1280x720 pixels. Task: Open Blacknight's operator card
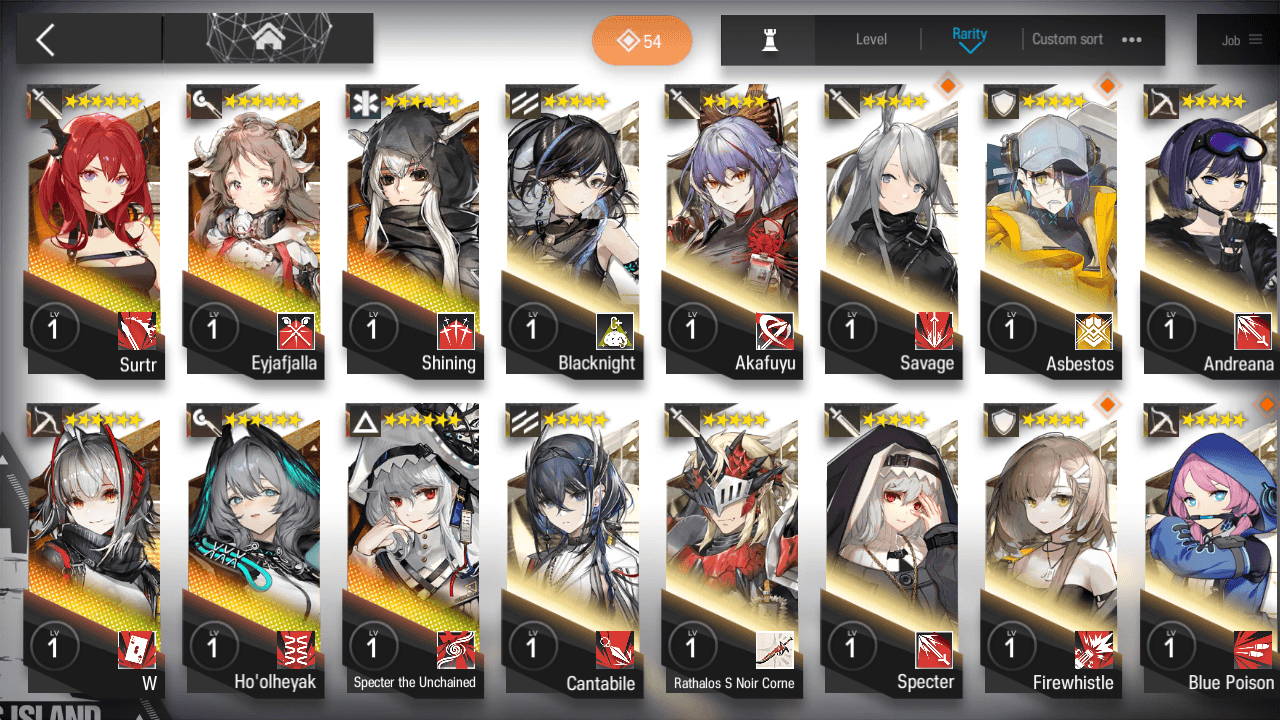[x=572, y=230]
